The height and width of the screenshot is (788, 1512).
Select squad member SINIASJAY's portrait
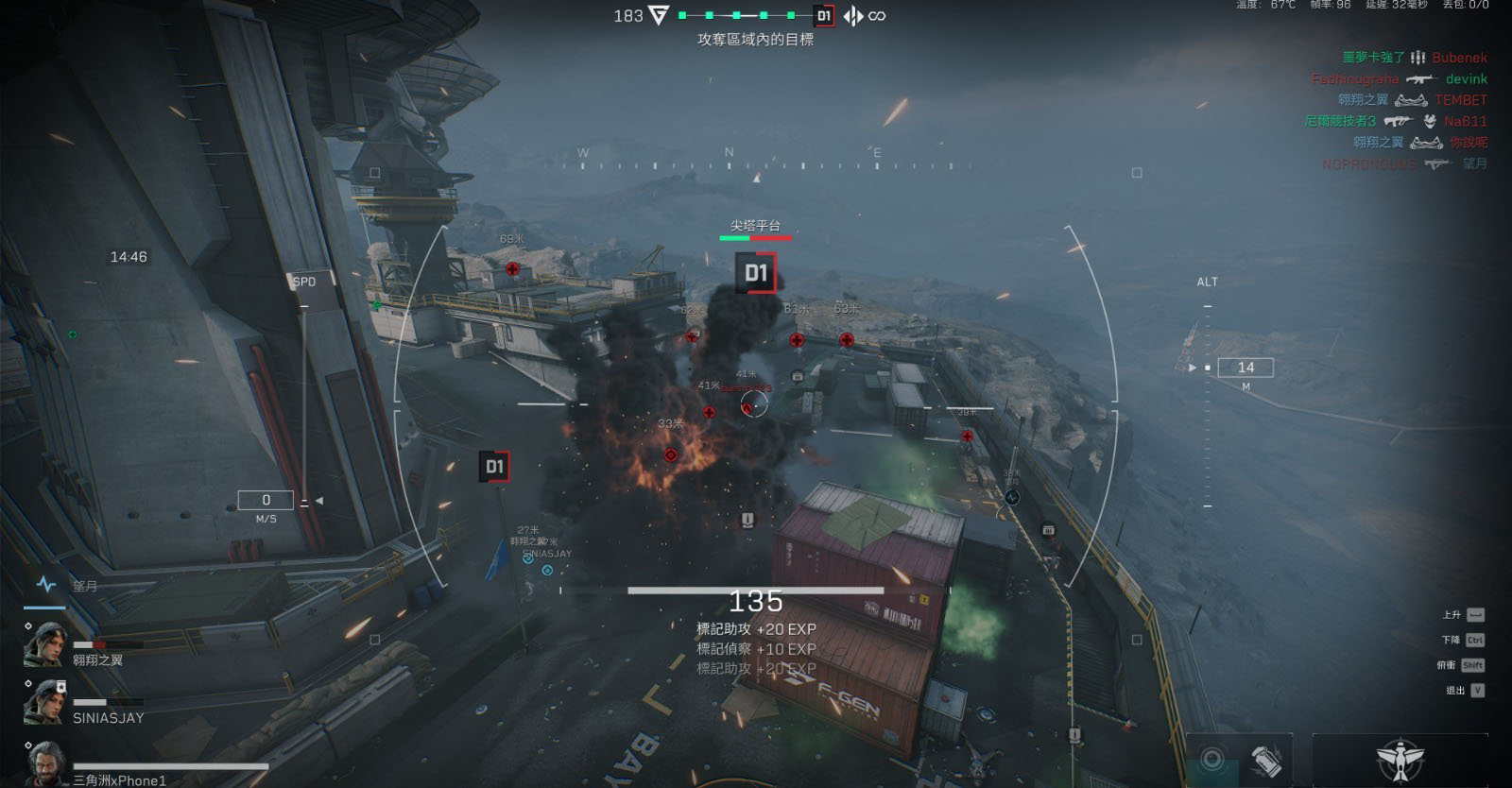(44, 703)
